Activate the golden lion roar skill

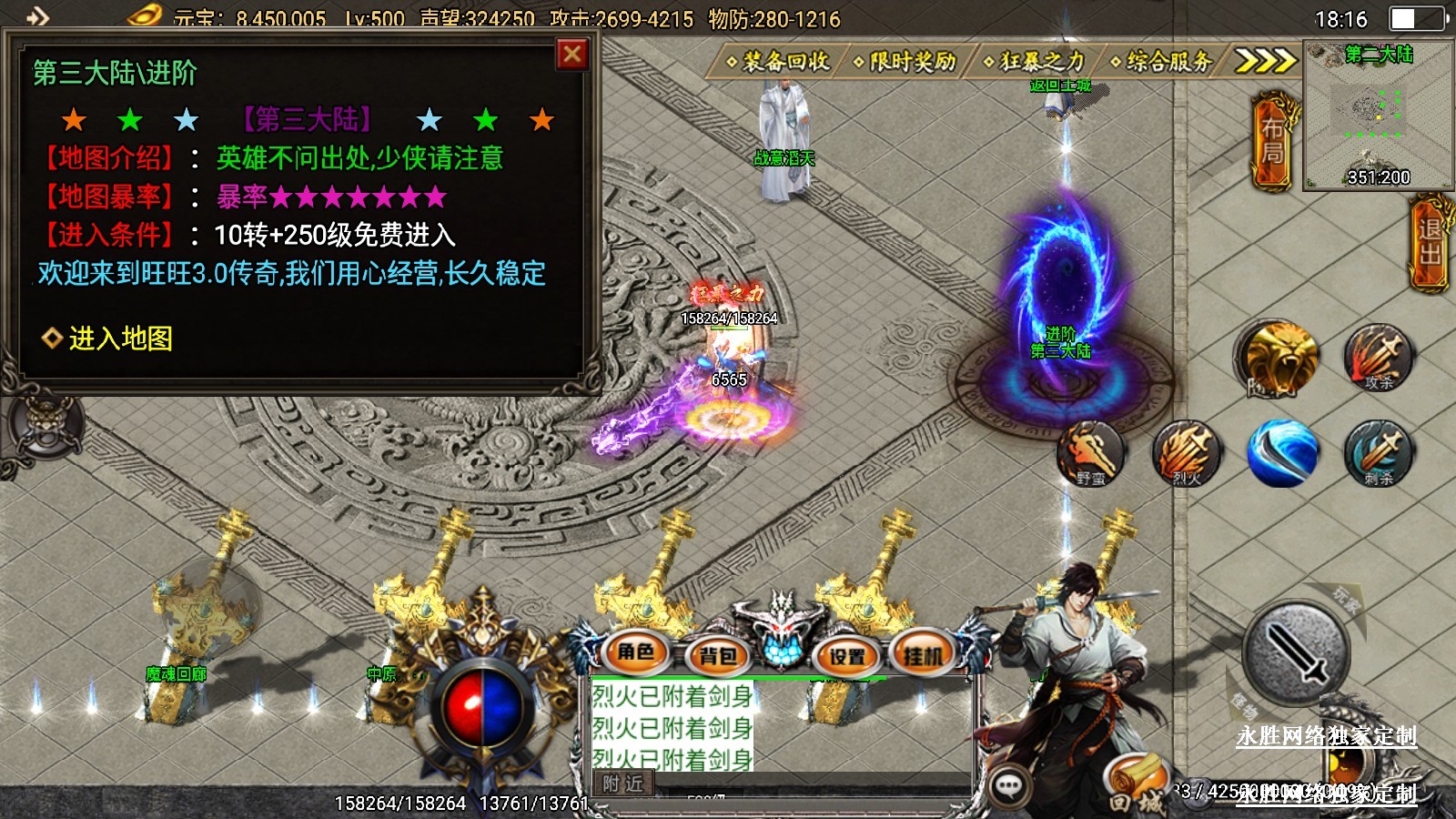tap(1279, 359)
